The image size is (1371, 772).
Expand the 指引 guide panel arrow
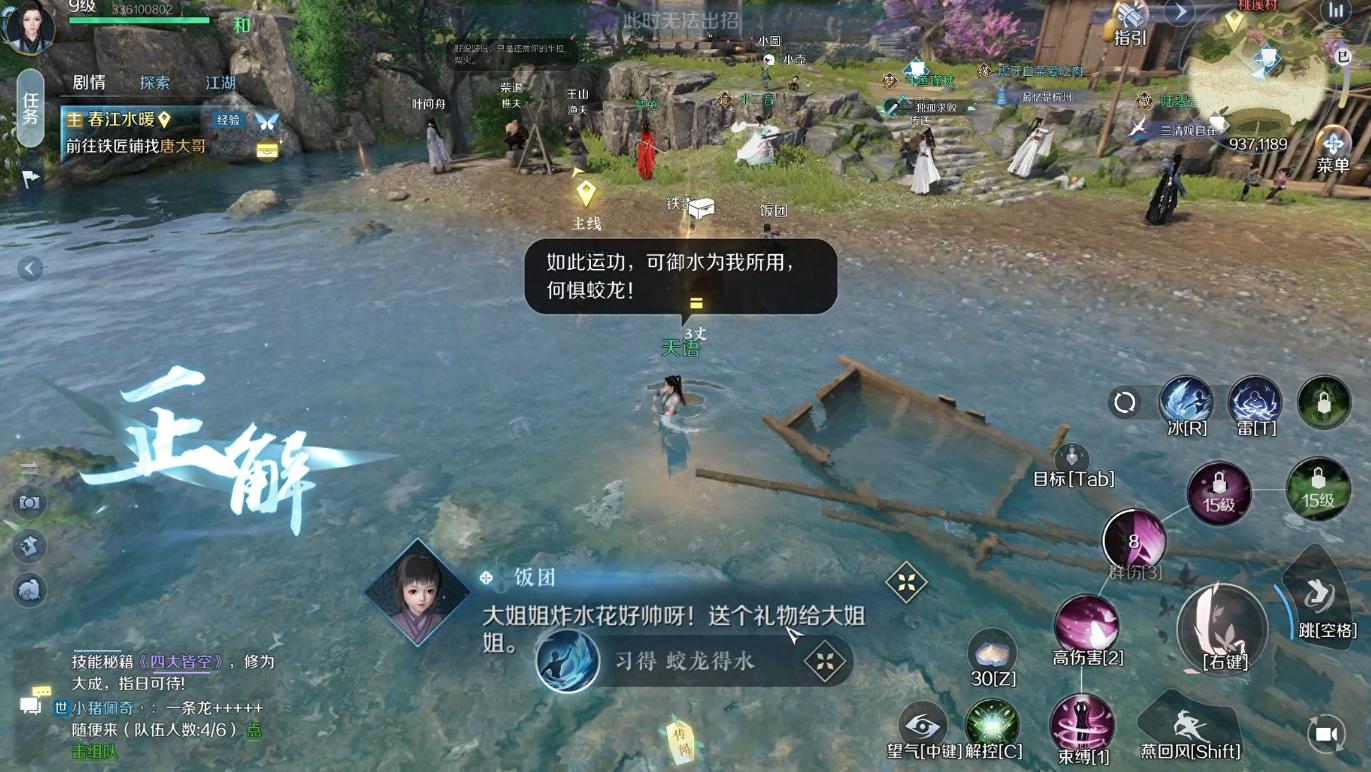(1180, 13)
